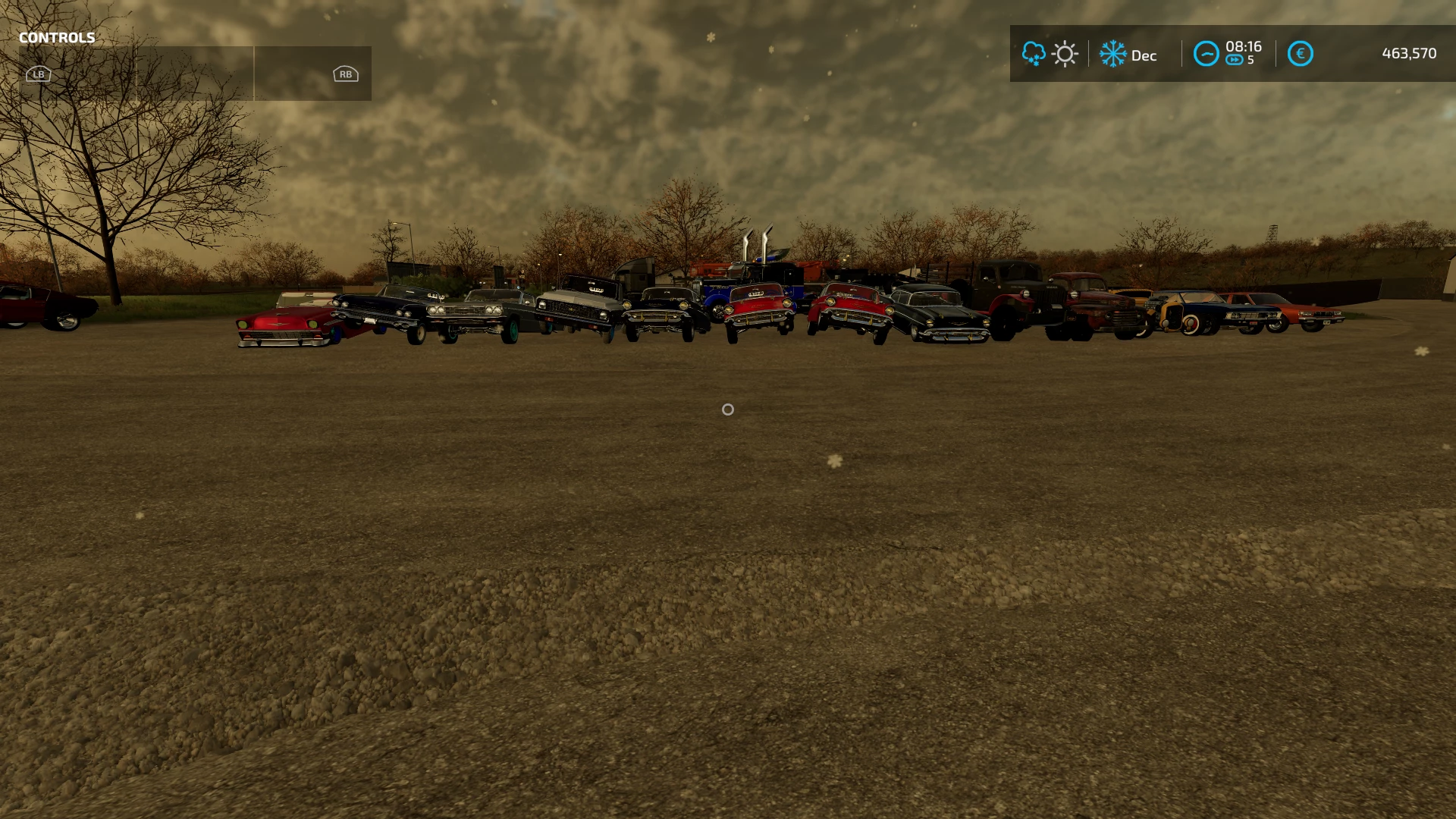The height and width of the screenshot is (819, 1456).
Task: Select the sun forecast icon
Action: click(x=1065, y=54)
